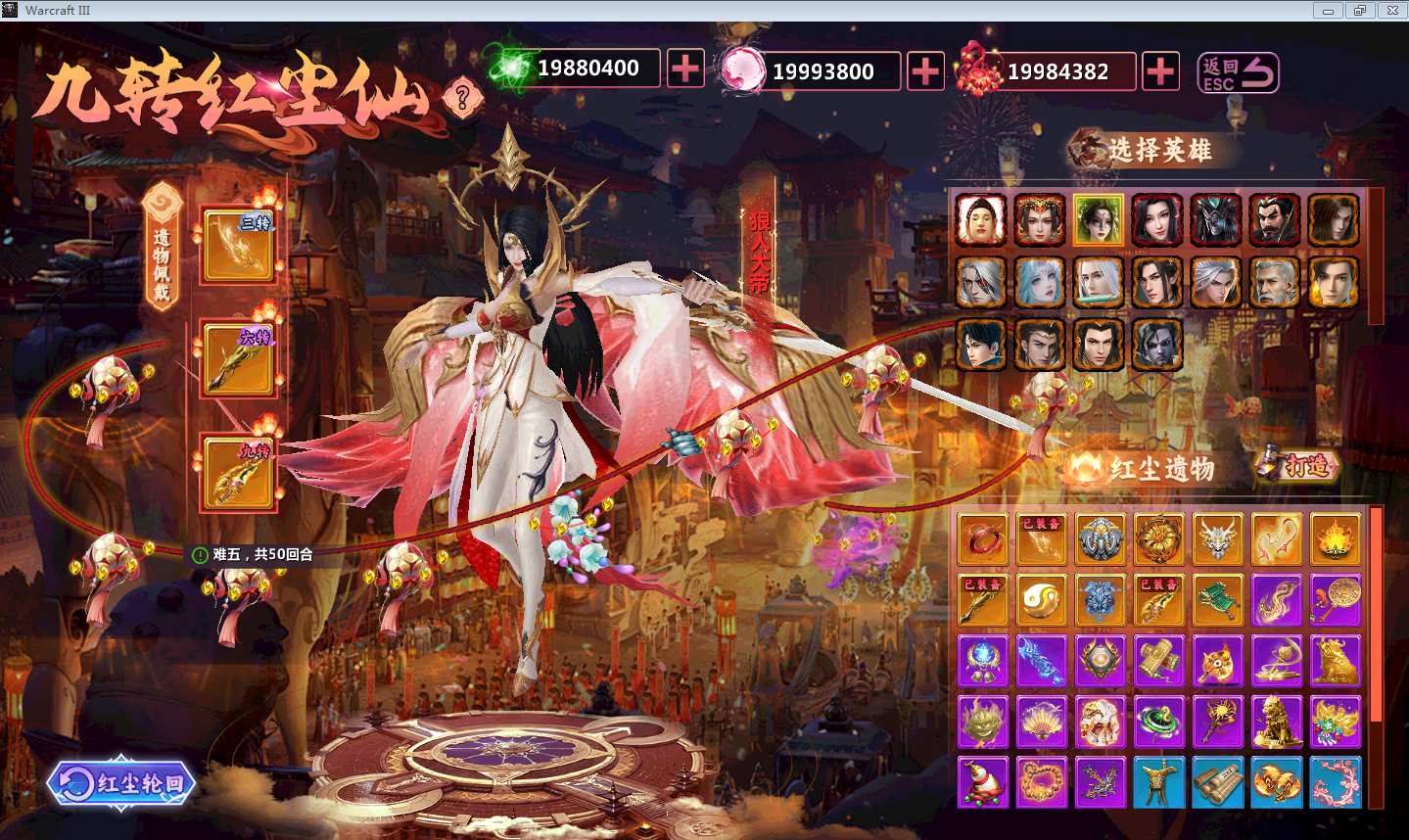Viewport: 1409px width, 840px height.
Task: Open the question mark help icon
Action: [462, 97]
